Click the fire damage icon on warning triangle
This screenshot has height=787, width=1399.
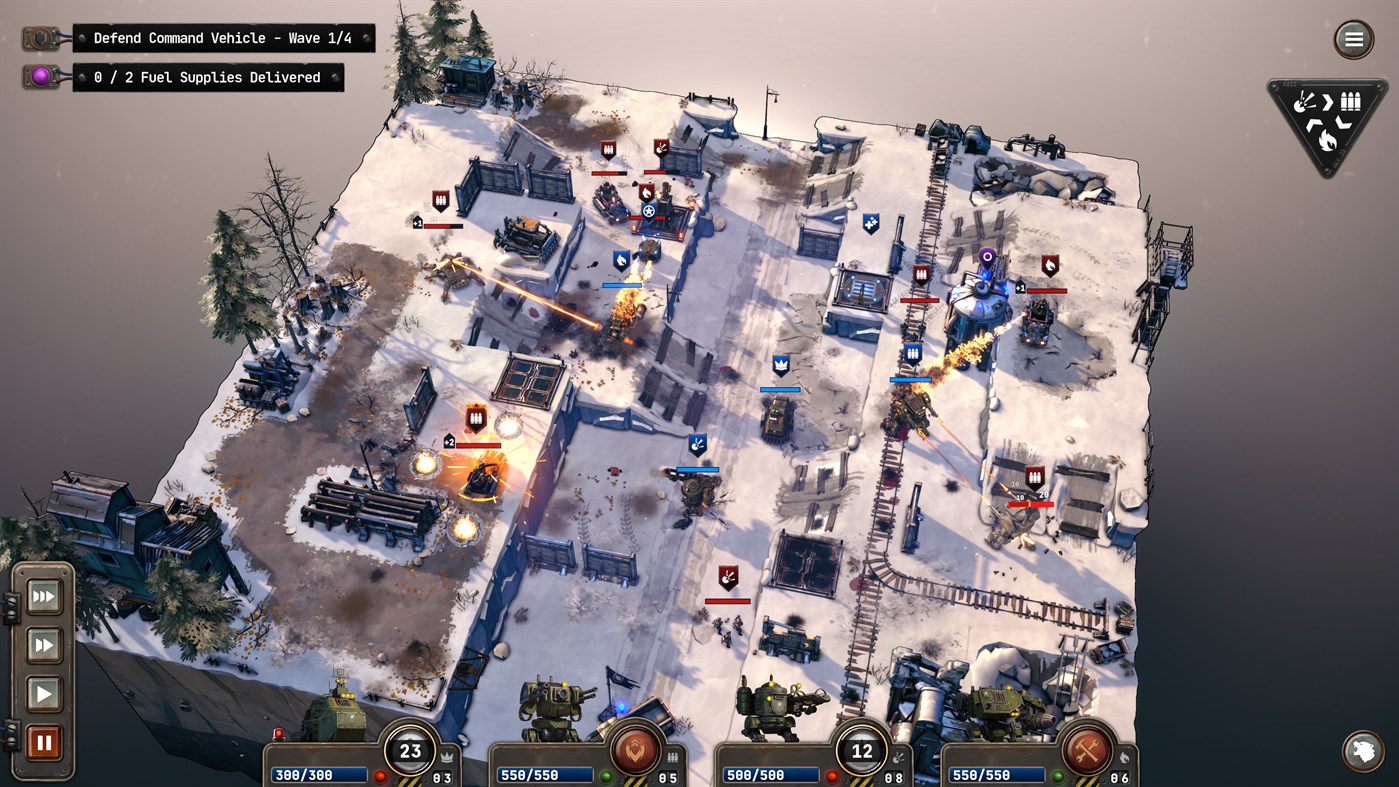[1328, 143]
